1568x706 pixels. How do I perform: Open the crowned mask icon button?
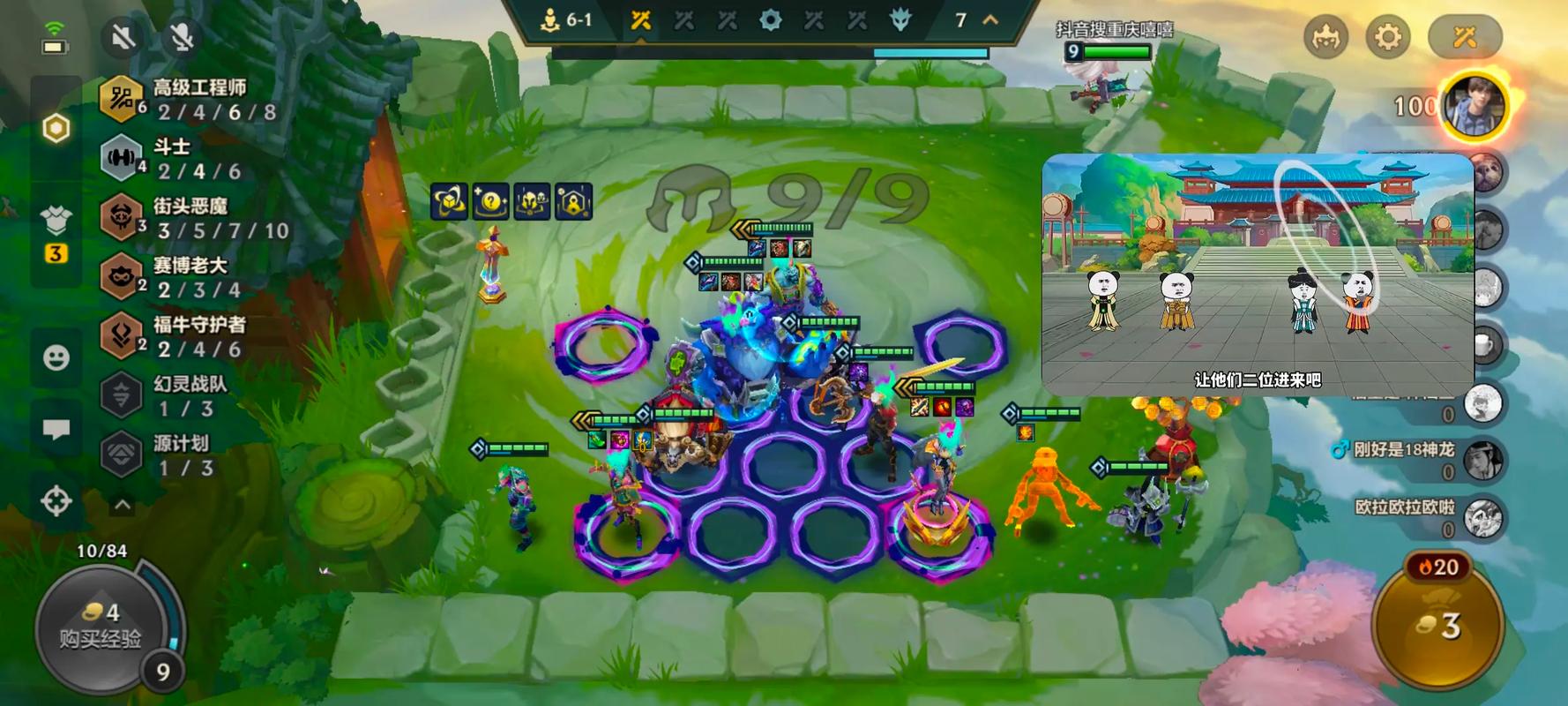1325,37
